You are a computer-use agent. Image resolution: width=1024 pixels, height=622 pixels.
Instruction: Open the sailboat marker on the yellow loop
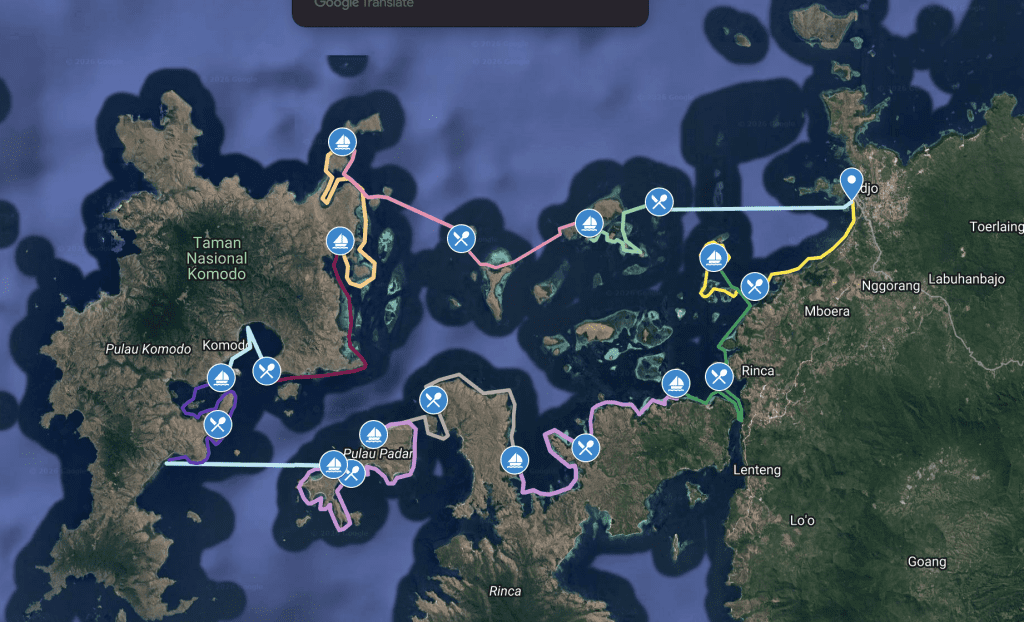(x=713, y=257)
